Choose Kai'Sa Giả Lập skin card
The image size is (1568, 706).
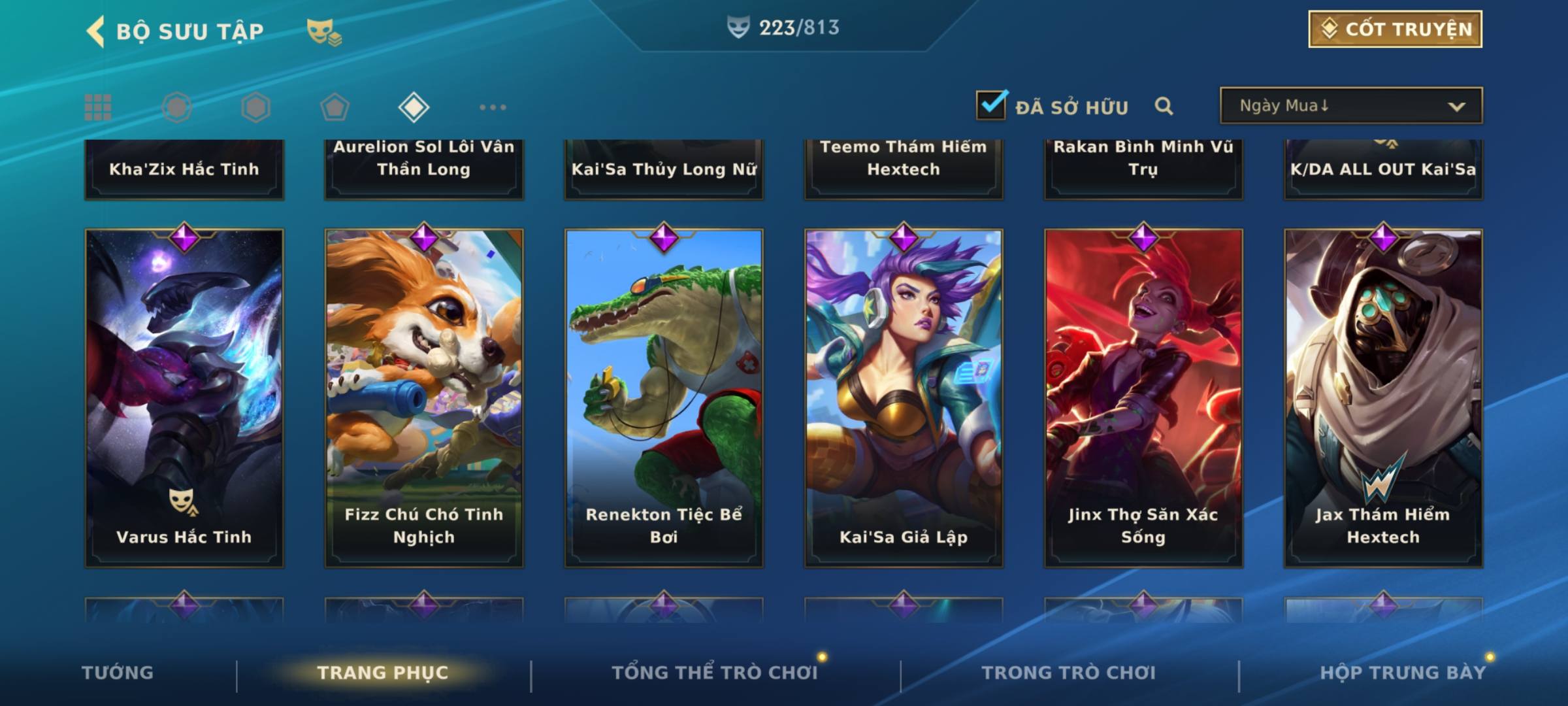click(x=904, y=397)
